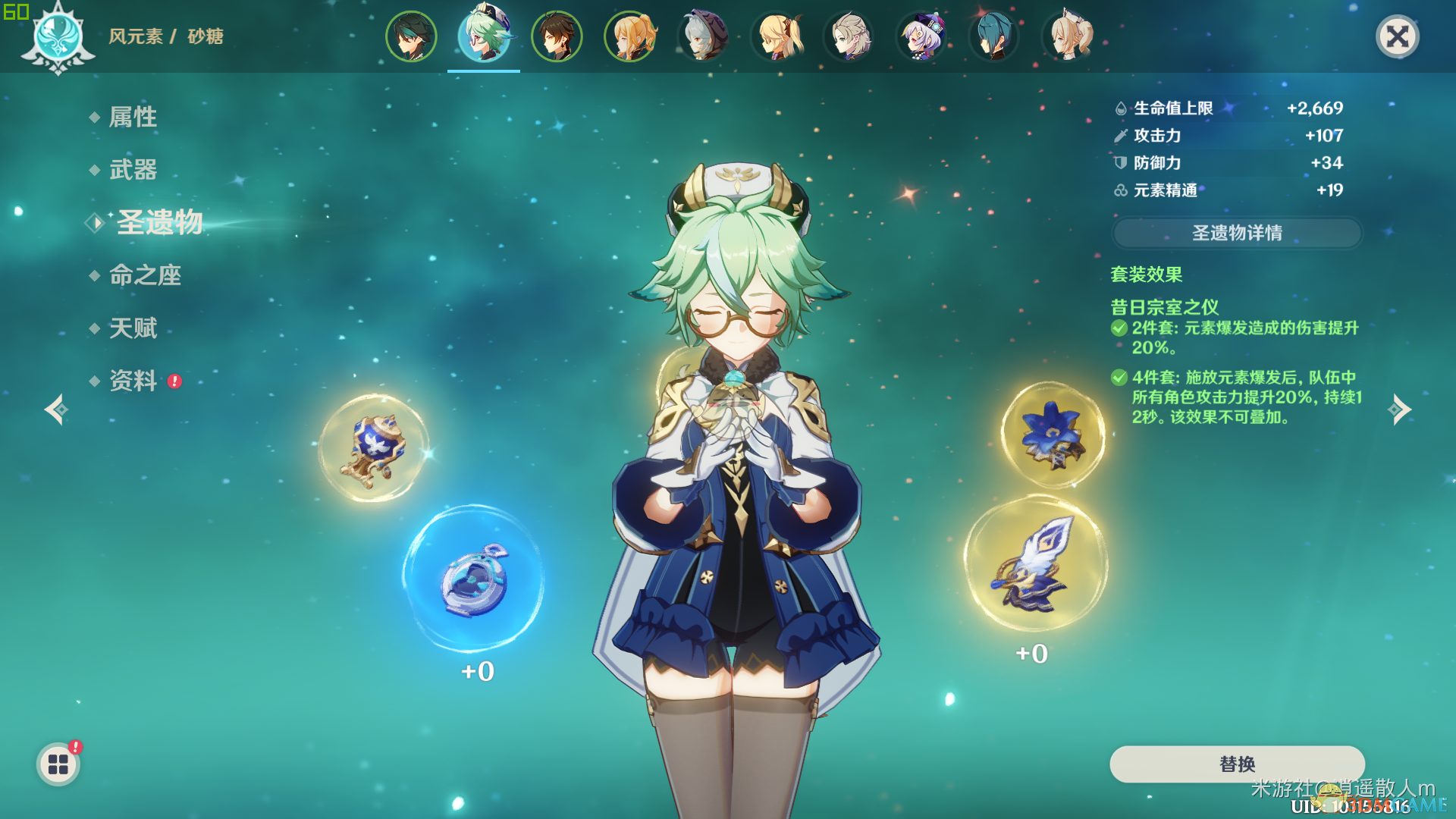Select the goblet artifact slot
Viewport: 1456px width, 819px height.
tap(373, 448)
